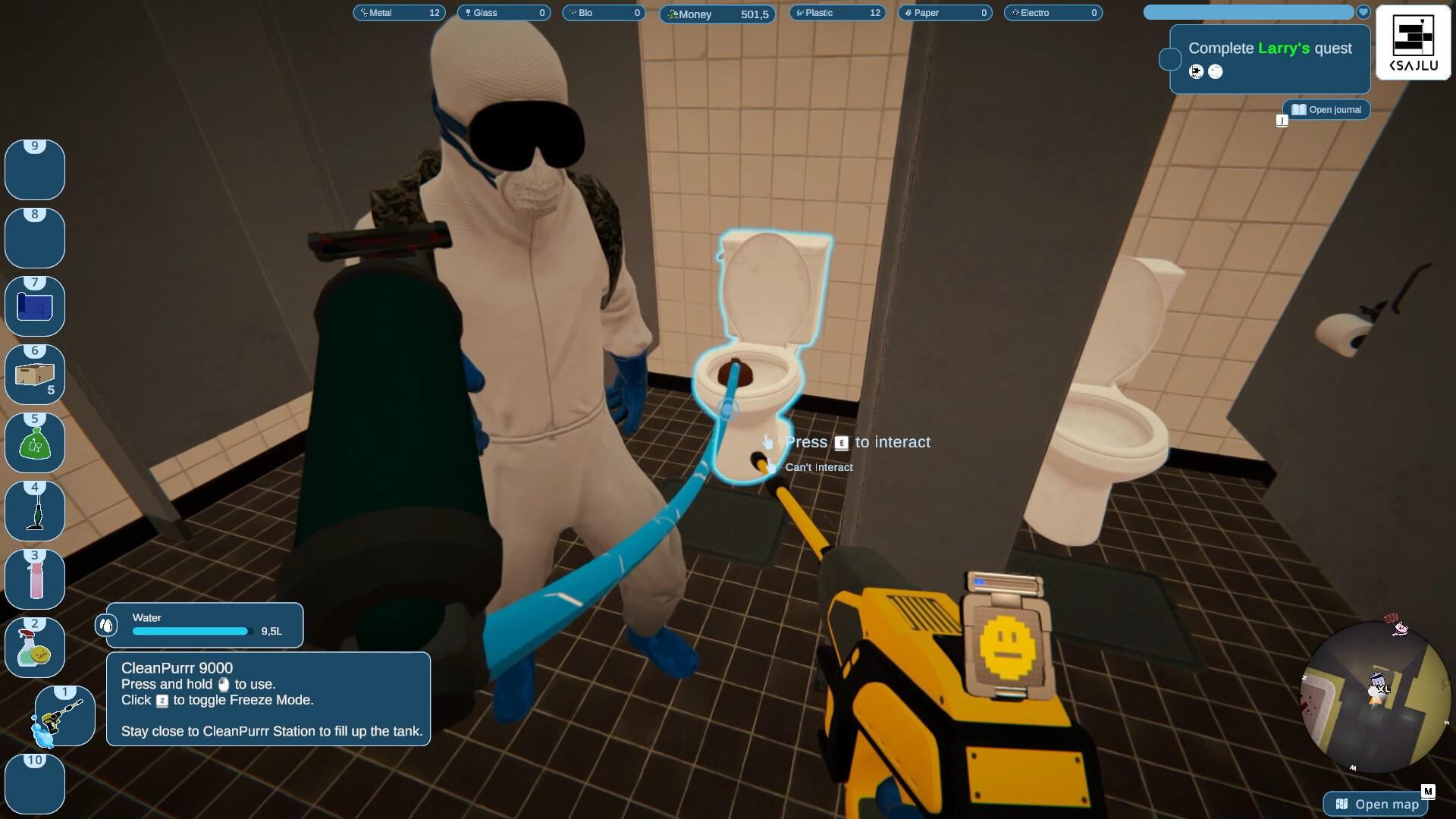Click the water droplet icon on Water gauge

point(106,625)
